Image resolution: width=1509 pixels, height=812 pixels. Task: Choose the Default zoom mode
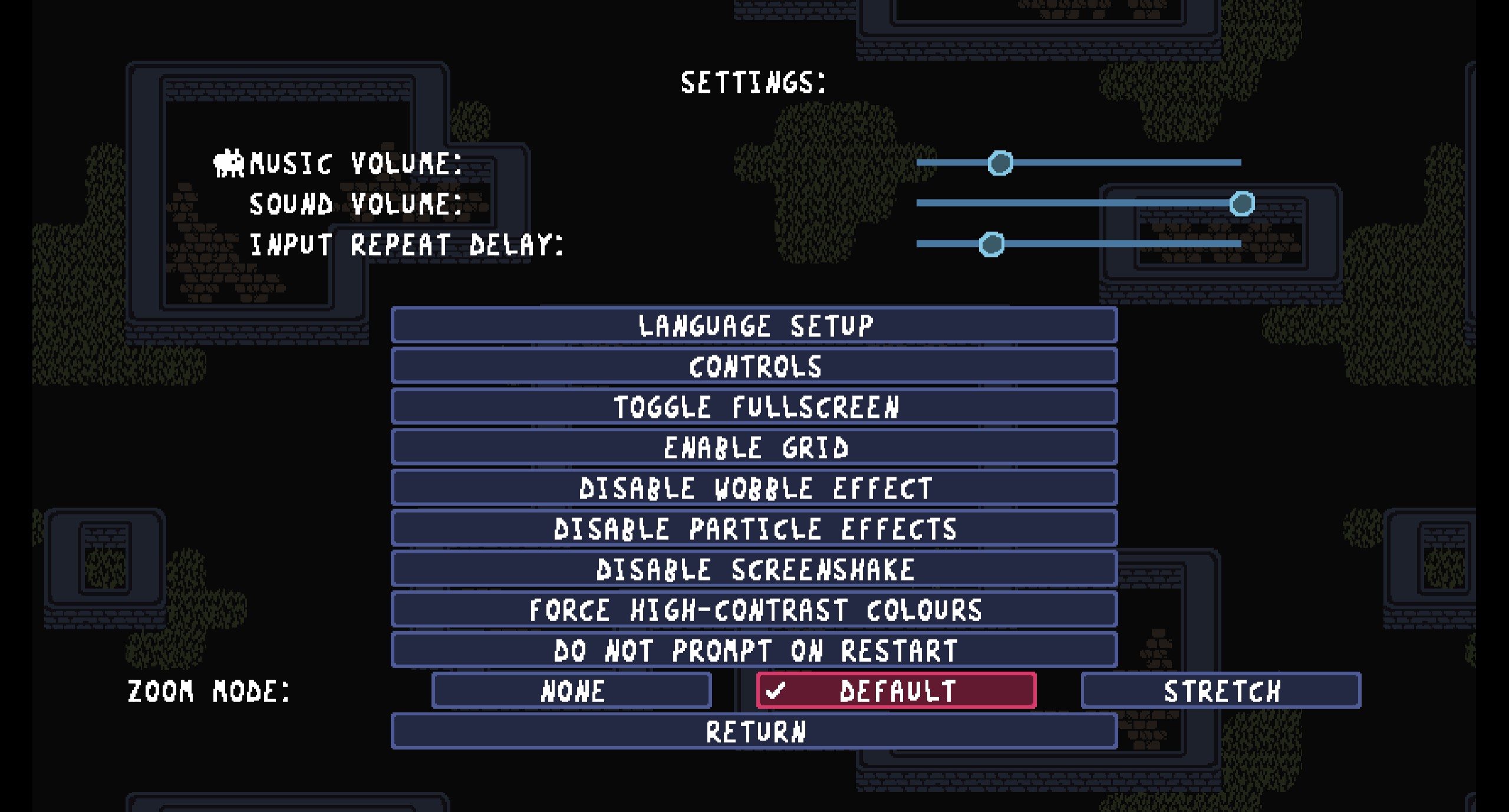pyautogui.click(x=896, y=691)
